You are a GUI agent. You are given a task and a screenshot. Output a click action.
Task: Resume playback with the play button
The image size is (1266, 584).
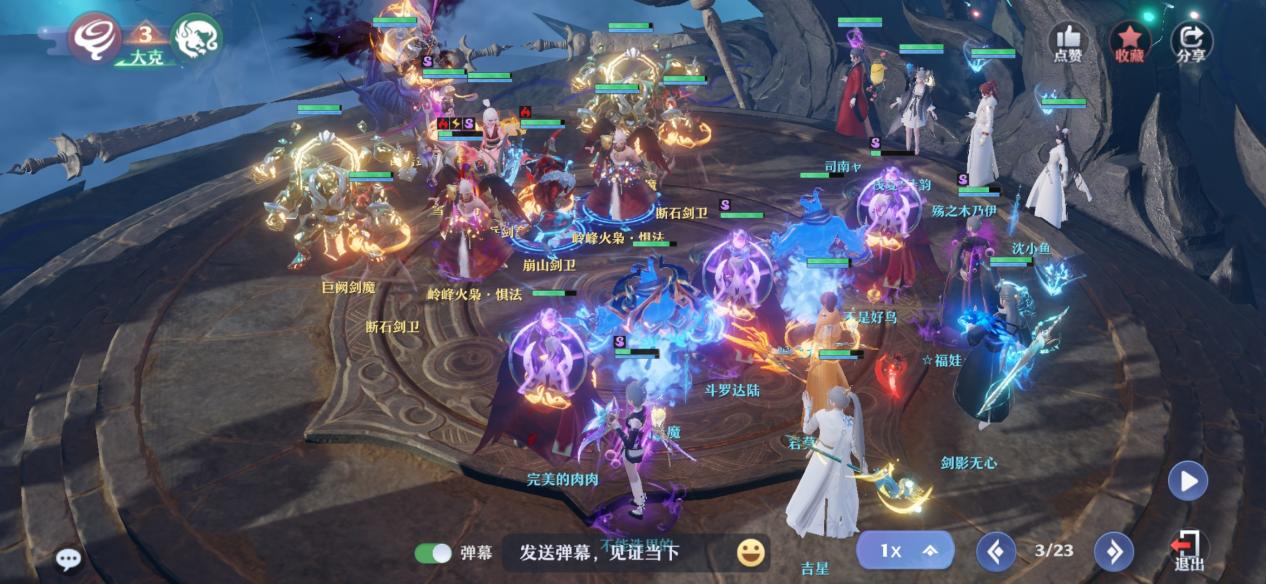[1188, 481]
